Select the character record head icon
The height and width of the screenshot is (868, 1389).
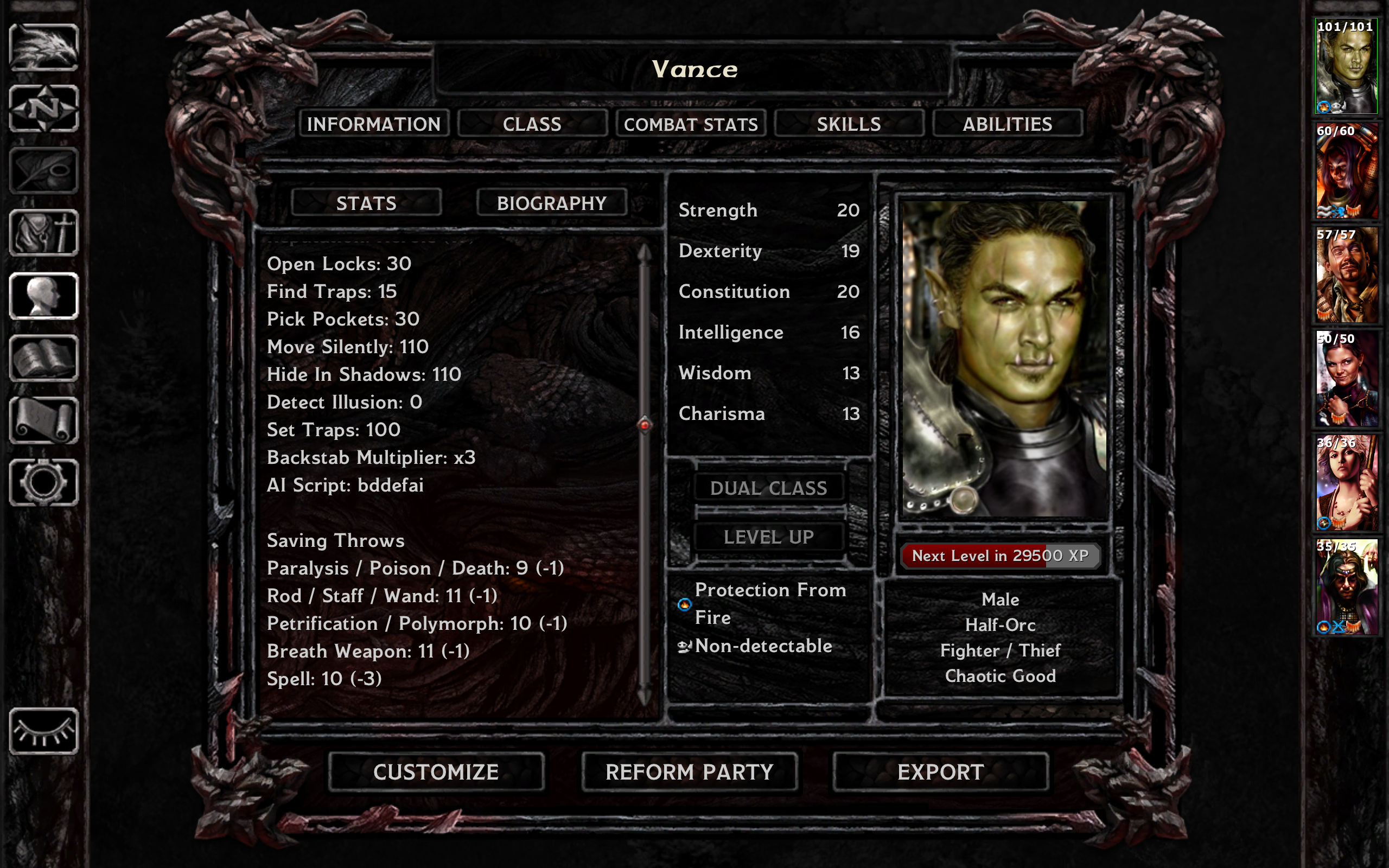pos(43,296)
